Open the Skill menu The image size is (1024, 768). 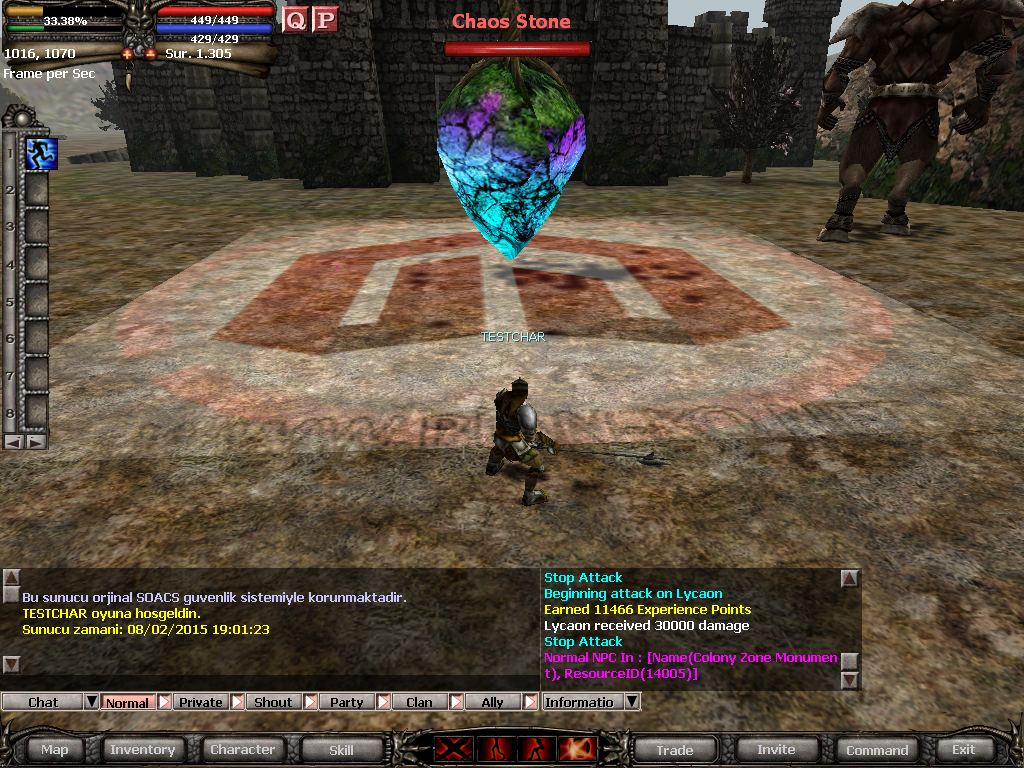pos(341,749)
